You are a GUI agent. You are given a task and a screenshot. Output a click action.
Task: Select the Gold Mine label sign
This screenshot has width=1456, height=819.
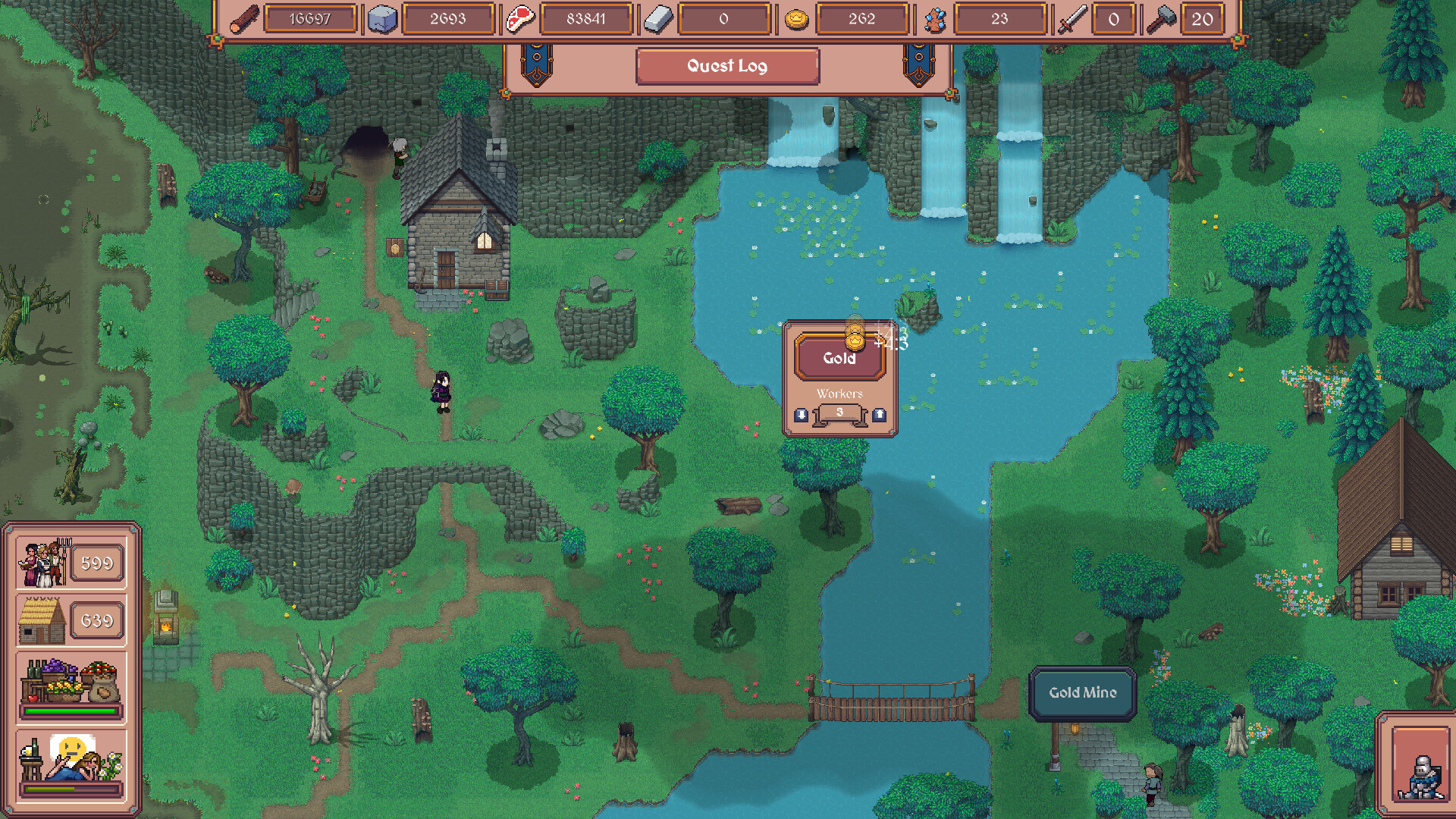pos(1082,692)
